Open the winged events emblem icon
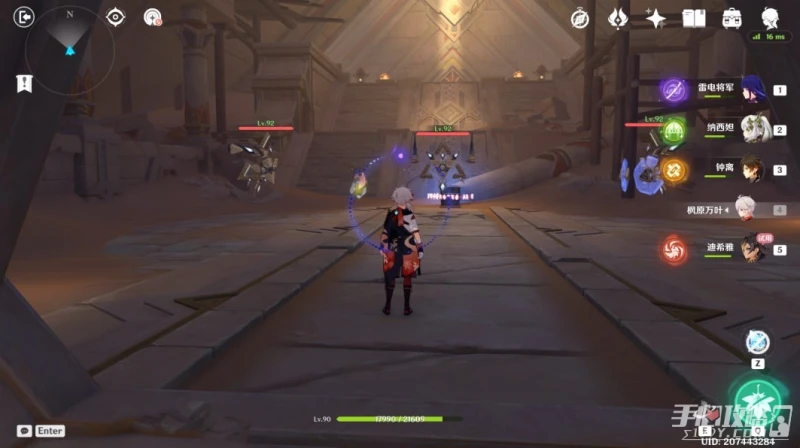This screenshot has width=800, height=448. (618, 18)
